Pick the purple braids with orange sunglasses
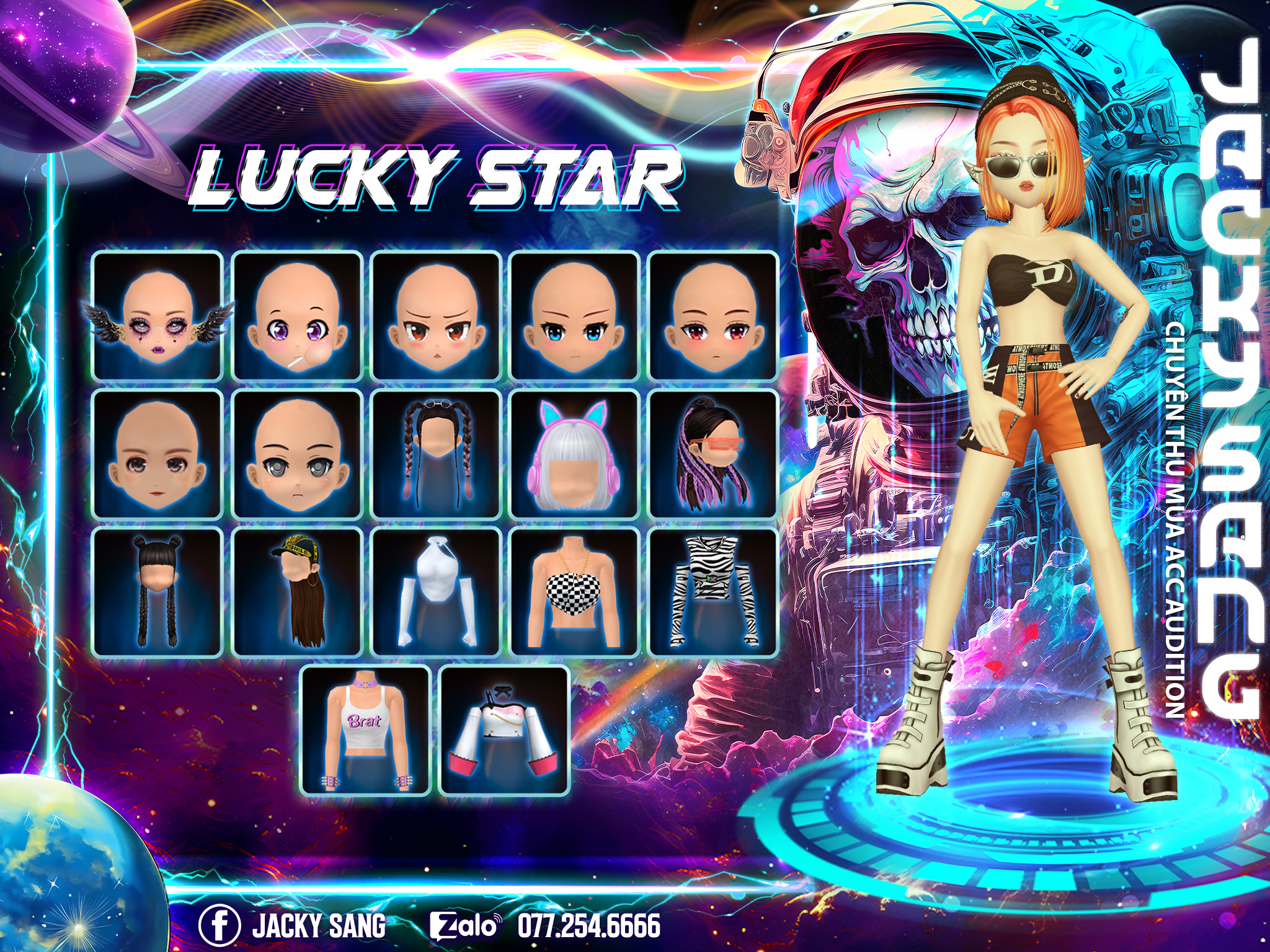This screenshot has width=1270, height=952. click(713, 454)
